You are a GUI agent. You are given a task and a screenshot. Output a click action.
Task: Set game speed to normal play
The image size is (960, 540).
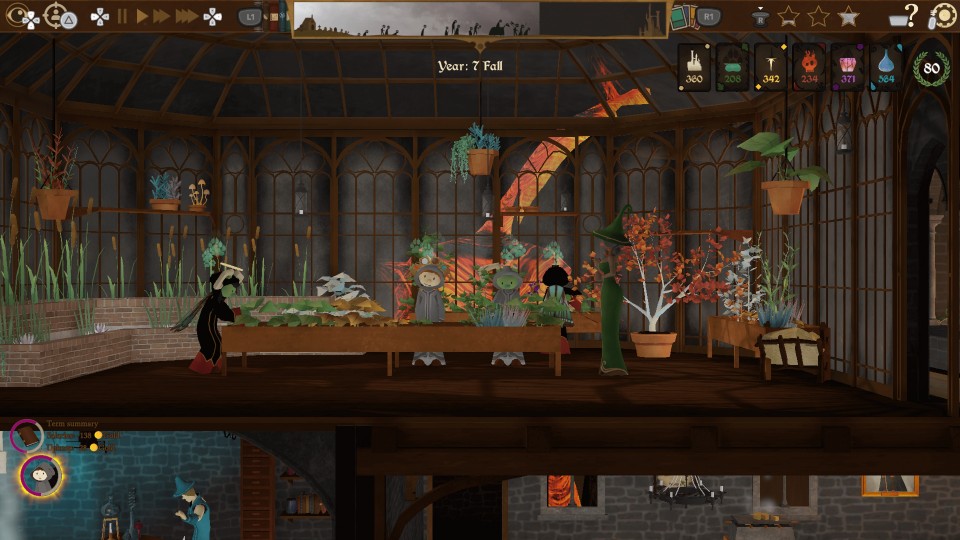coord(142,16)
